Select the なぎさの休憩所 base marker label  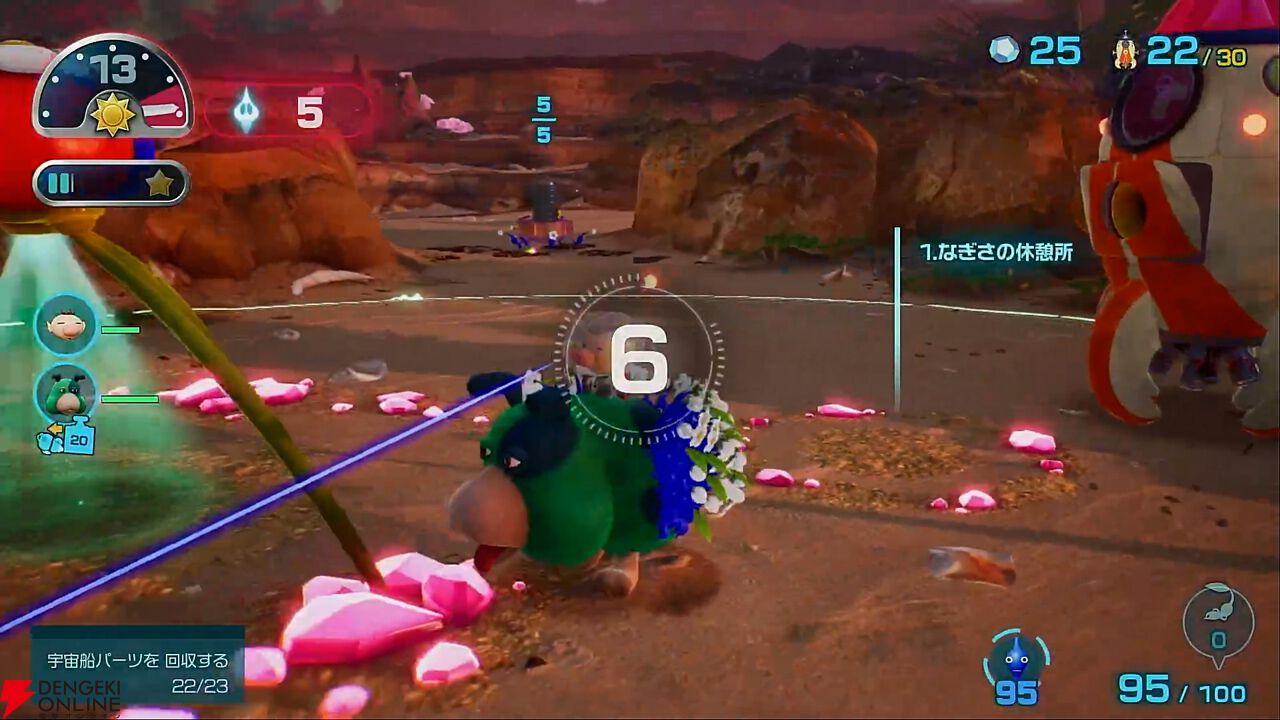click(x=996, y=252)
